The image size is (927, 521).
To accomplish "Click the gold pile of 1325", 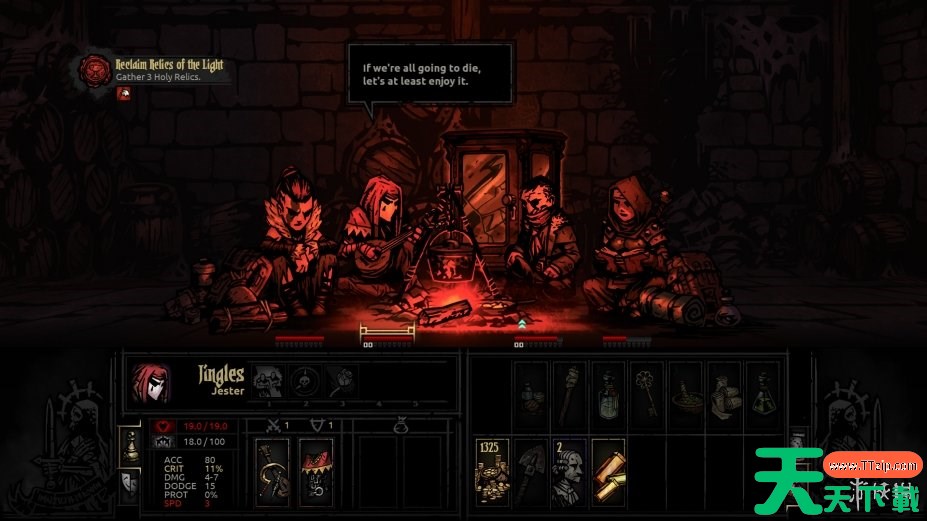I will 492,468.
